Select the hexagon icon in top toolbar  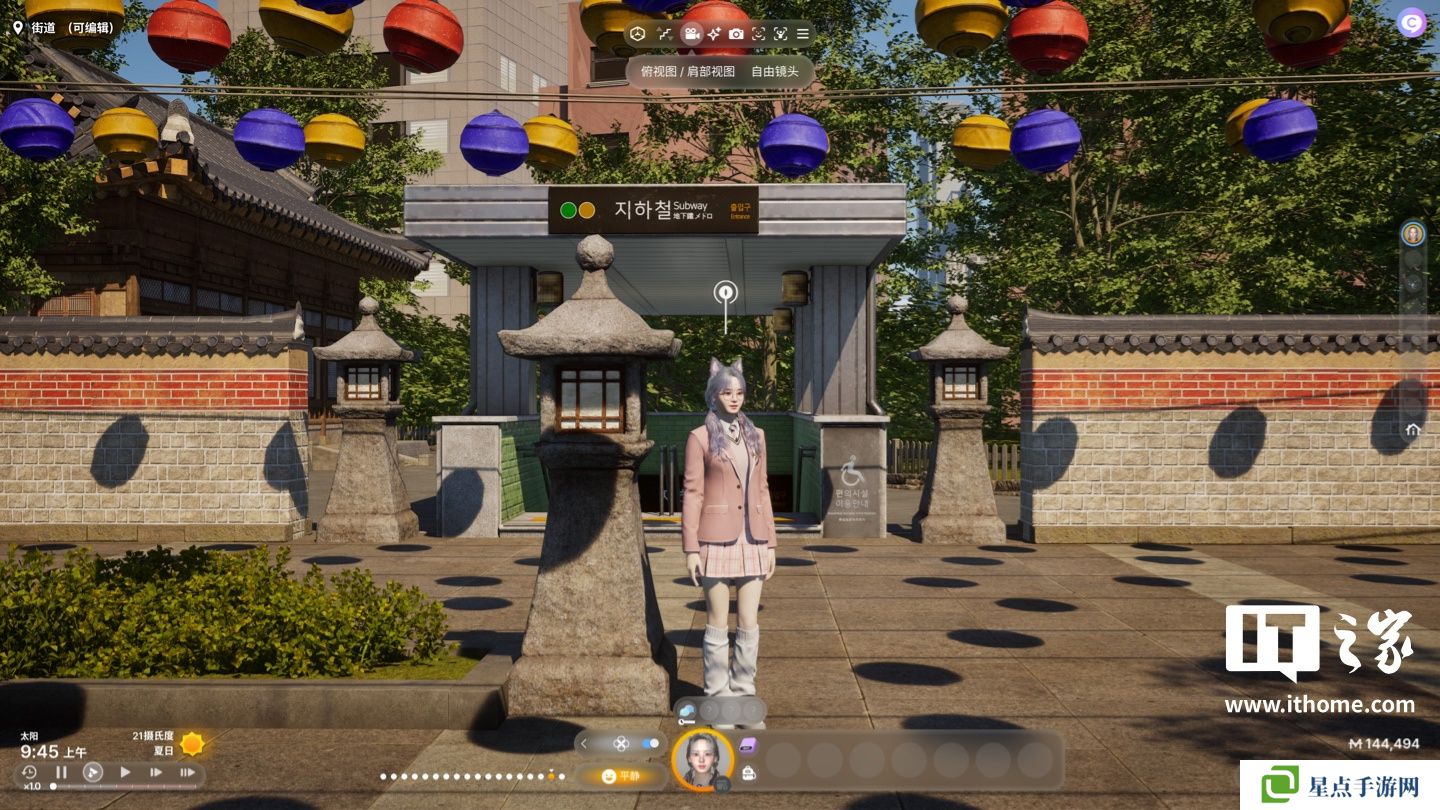click(x=638, y=34)
